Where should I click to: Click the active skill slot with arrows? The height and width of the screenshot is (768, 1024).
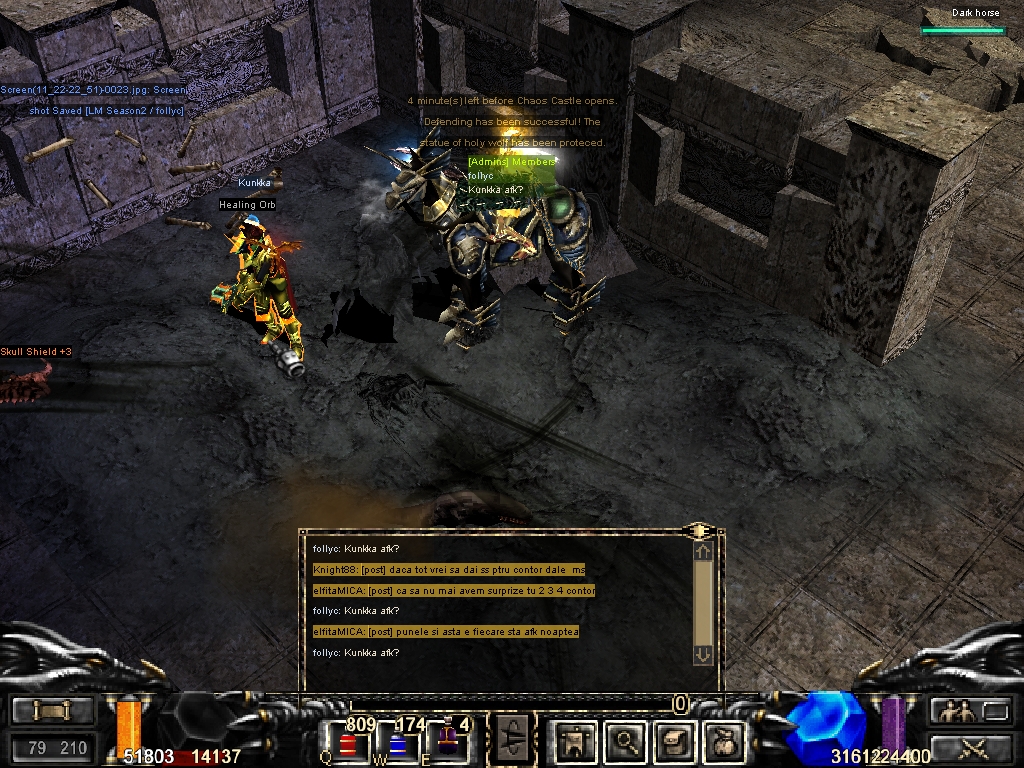[x=513, y=742]
